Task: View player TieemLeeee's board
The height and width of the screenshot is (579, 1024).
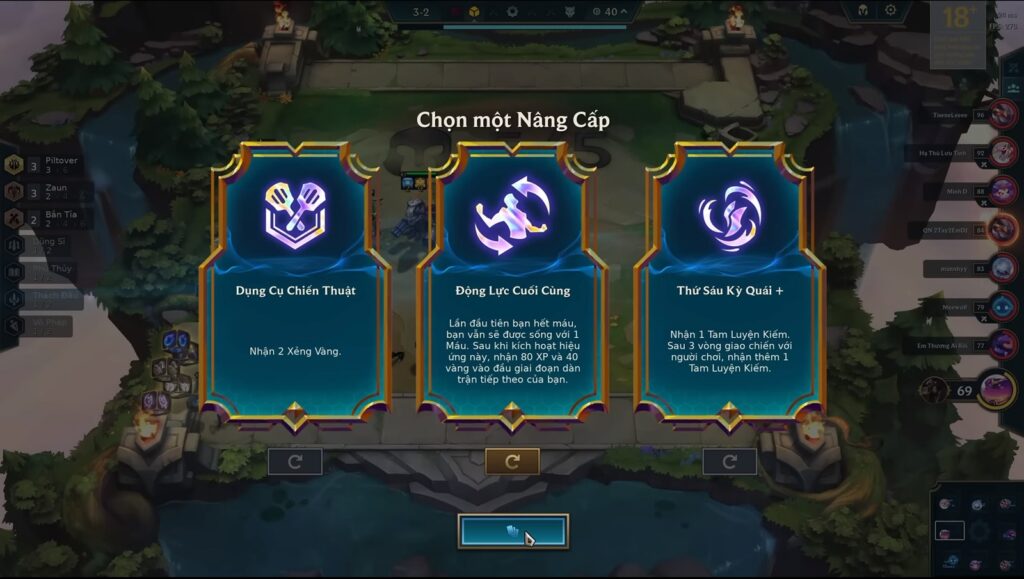Action: (1004, 115)
